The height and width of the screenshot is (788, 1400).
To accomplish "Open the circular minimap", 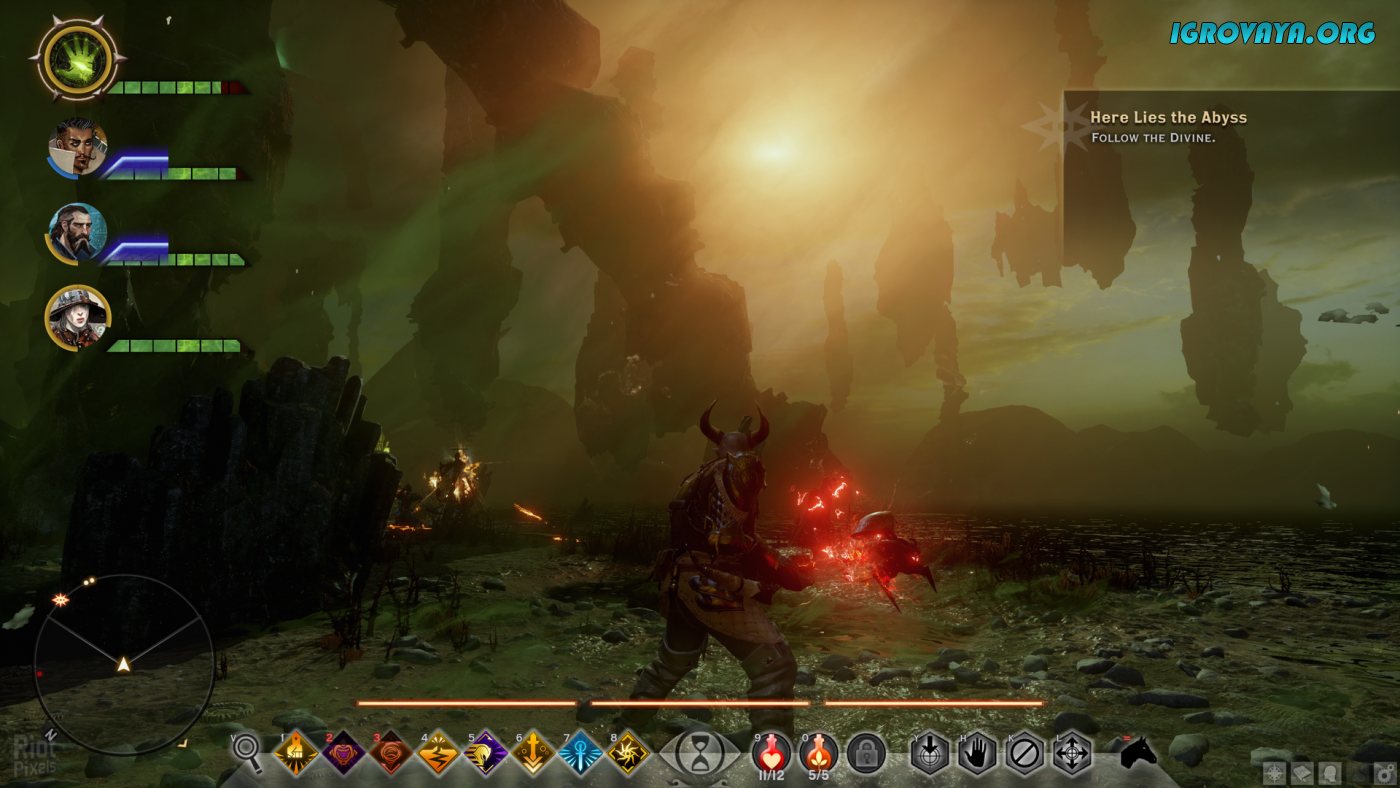I will click(x=123, y=664).
